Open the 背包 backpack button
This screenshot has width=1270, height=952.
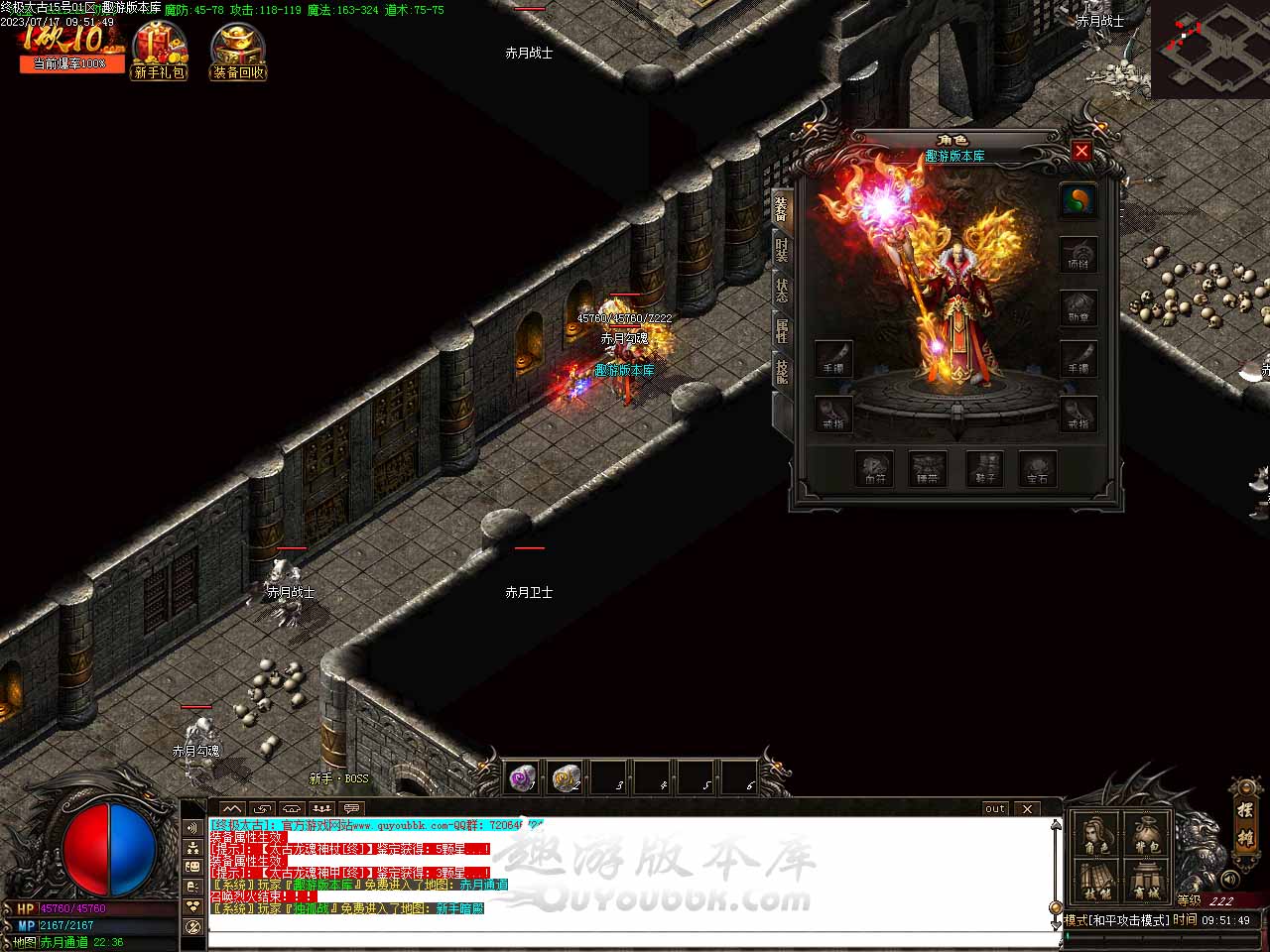click(x=1146, y=835)
